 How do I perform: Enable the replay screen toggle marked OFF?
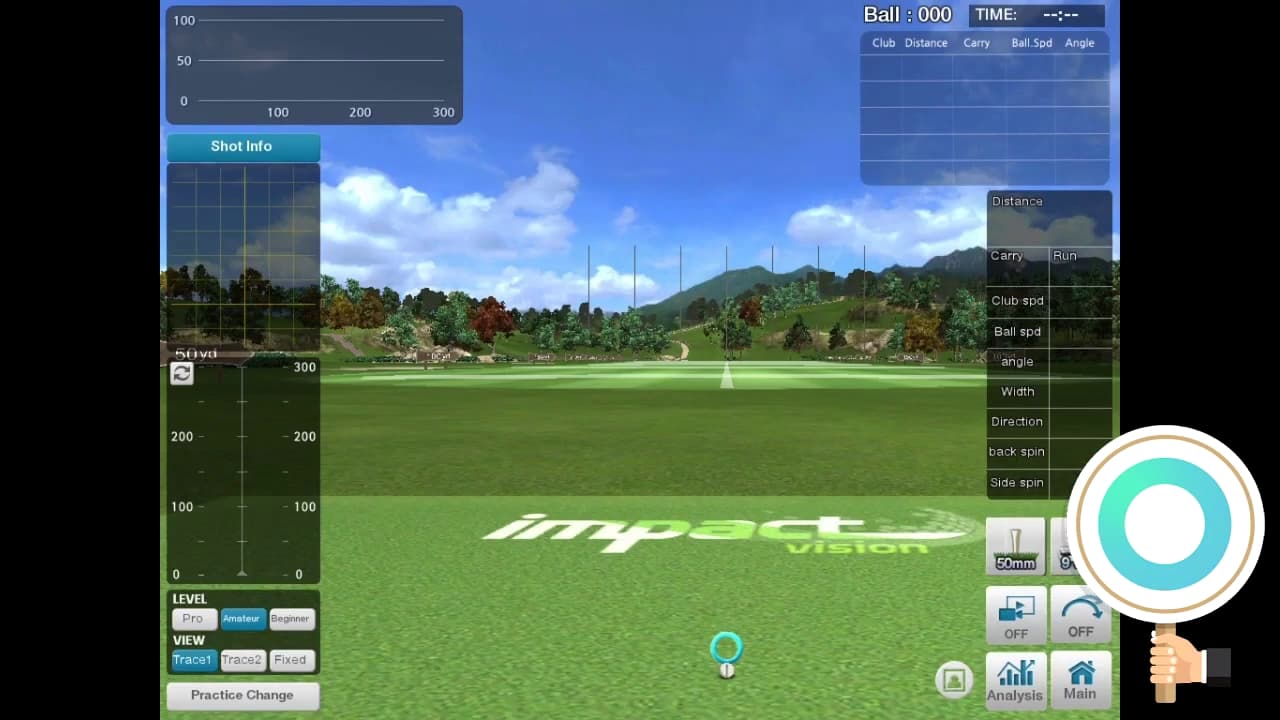point(1015,614)
